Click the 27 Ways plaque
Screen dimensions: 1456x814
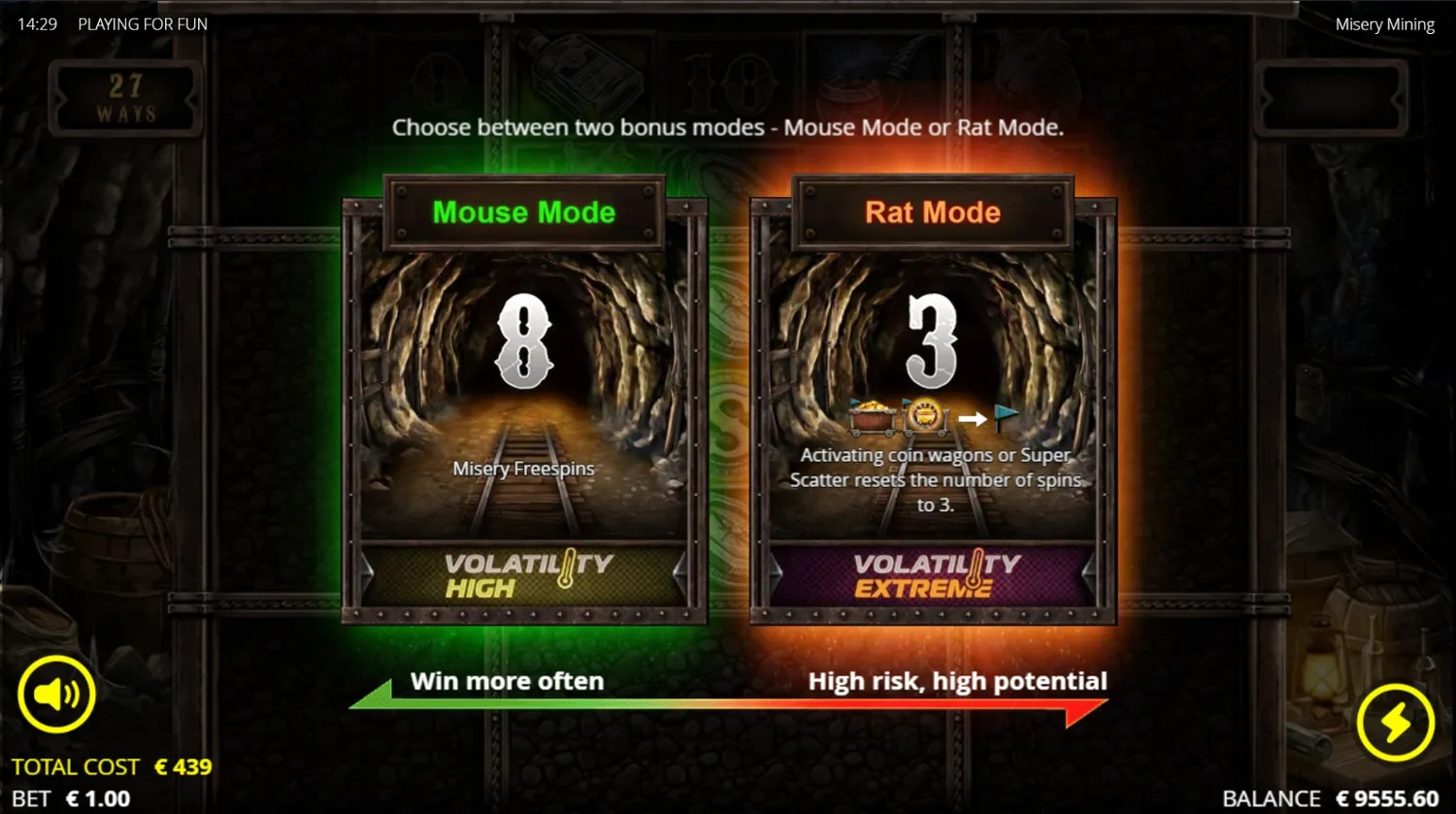click(125, 96)
